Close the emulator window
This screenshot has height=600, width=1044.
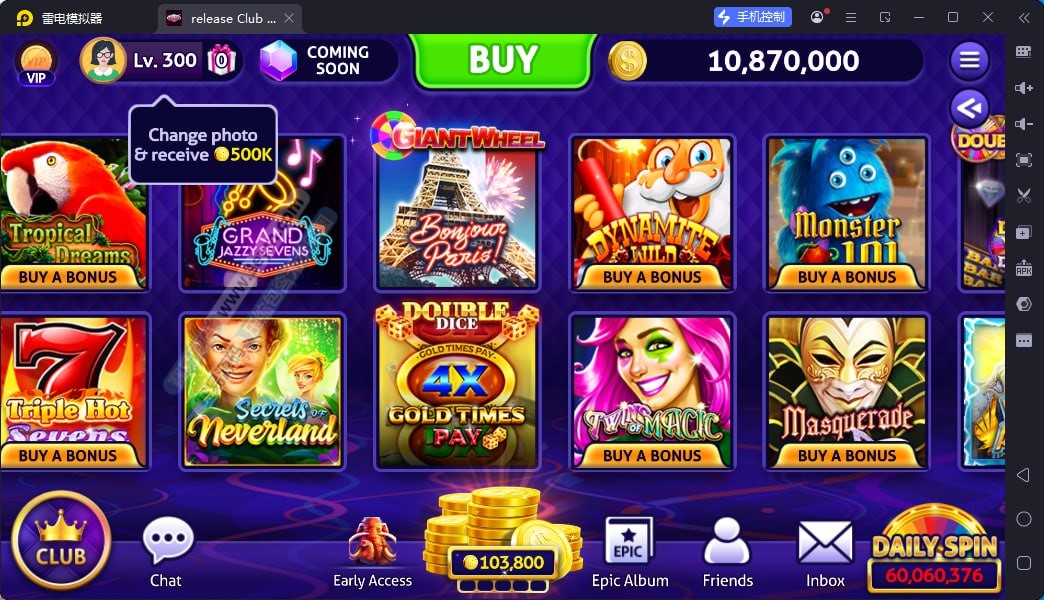point(988,17)
